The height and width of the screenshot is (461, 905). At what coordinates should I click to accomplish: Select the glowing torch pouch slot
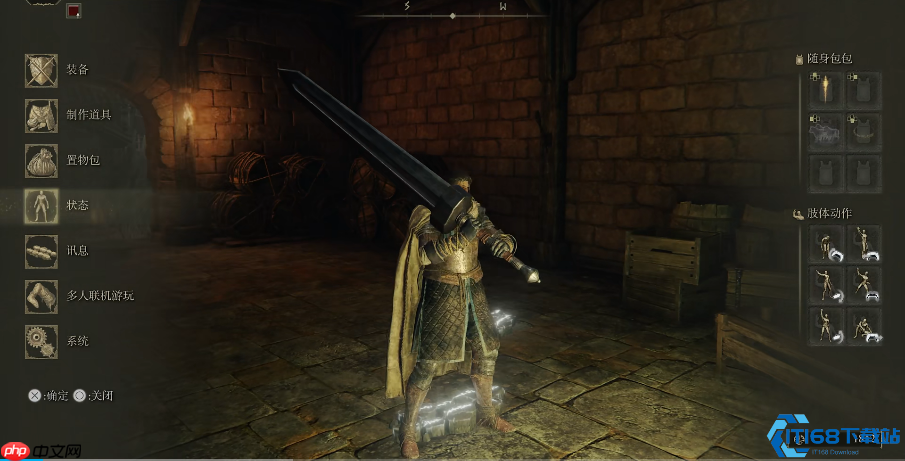[825, 90]
